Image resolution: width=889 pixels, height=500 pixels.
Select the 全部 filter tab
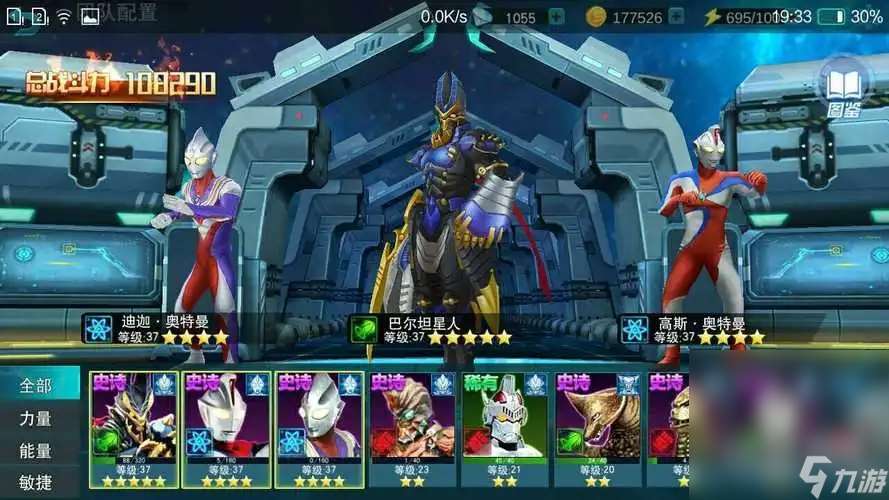tap(35, 385)
